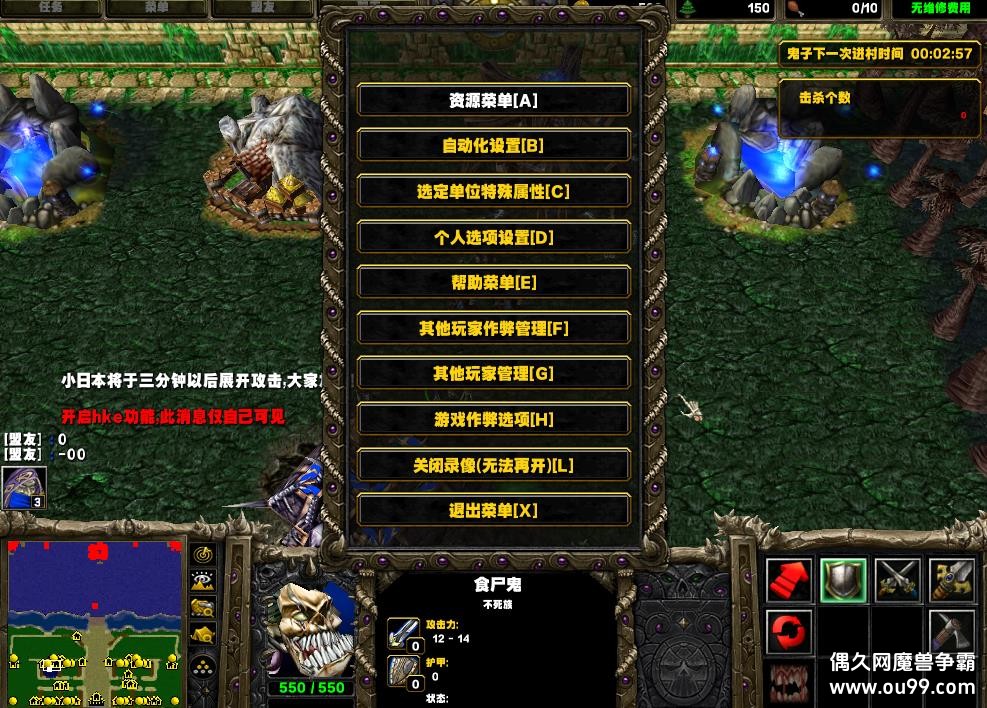Image resolution: width=987 pixels, height=708 pixels.
Task: Open the 资源菜单[A] resource menu
Action: (x=493, y=100)
